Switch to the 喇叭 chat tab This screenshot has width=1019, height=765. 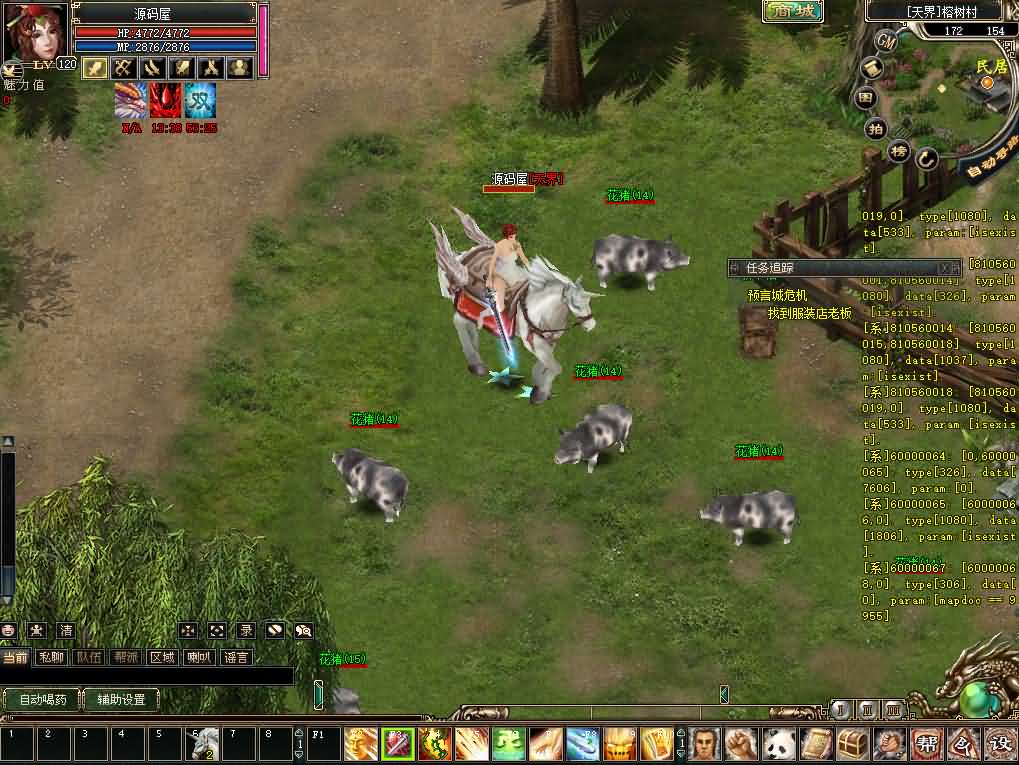coord(198,657)
